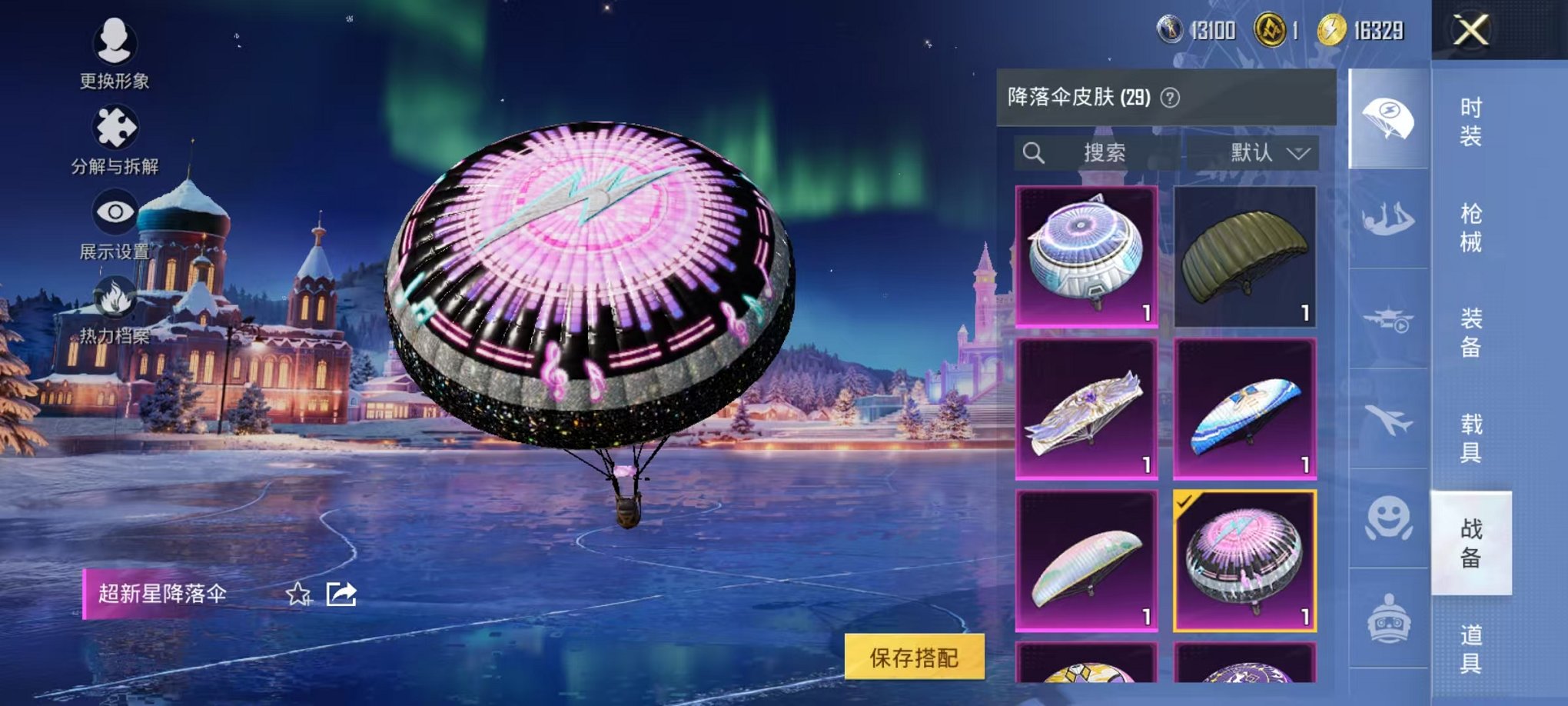
Task: Expand the 默认 sort dropdown
Action: [x=1264, y=153]
